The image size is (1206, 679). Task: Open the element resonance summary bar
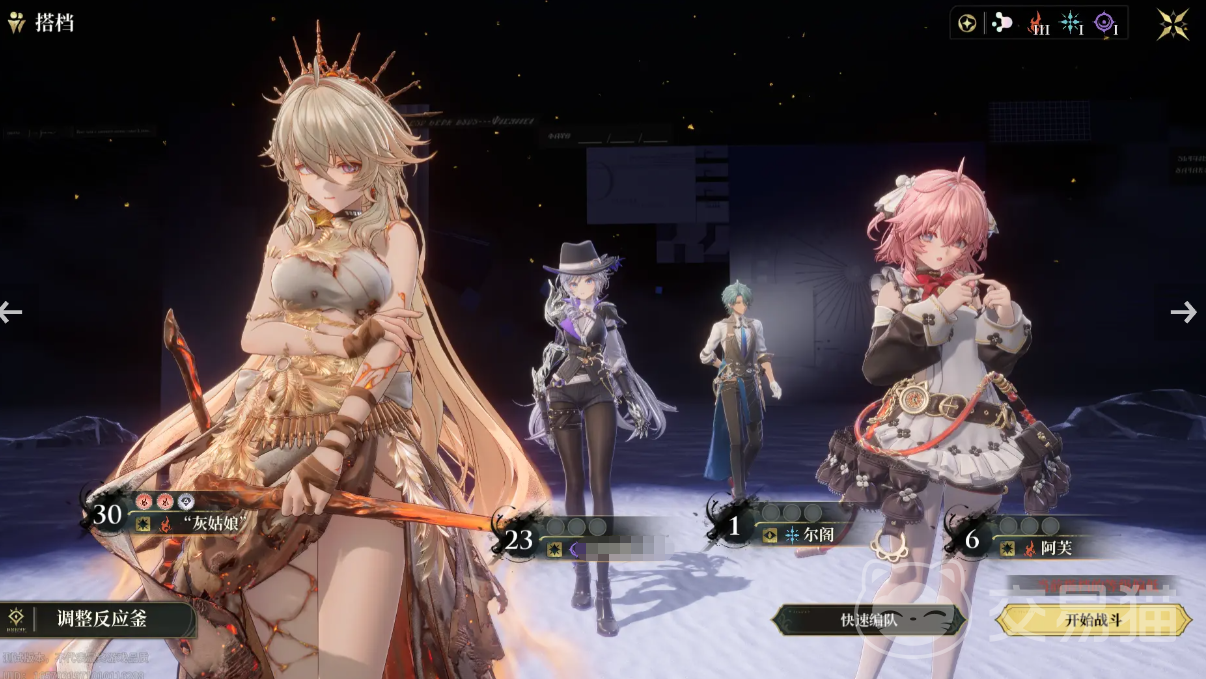[1039, 24]
